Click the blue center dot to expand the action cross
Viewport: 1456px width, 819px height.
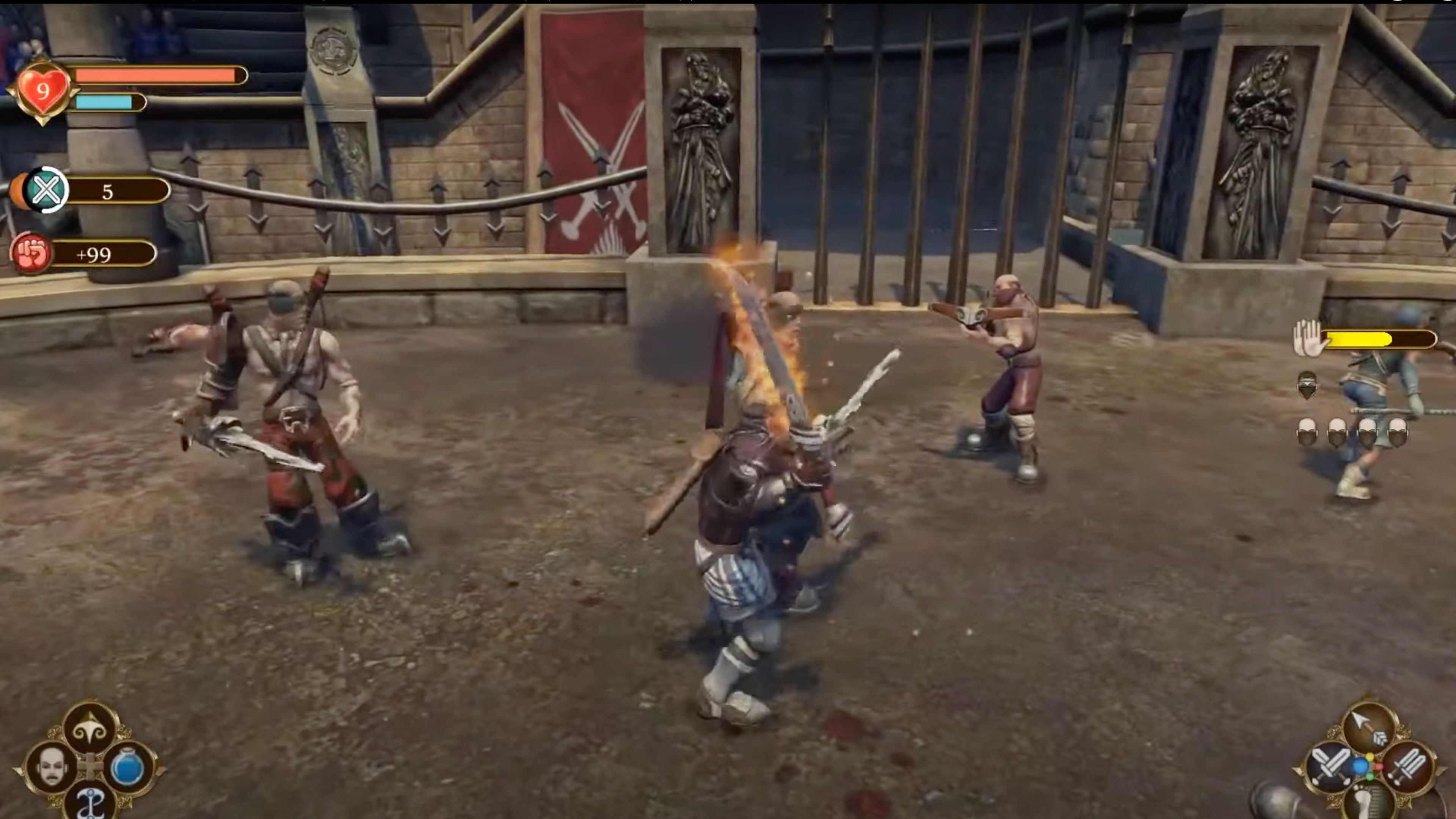(1361, 765)
